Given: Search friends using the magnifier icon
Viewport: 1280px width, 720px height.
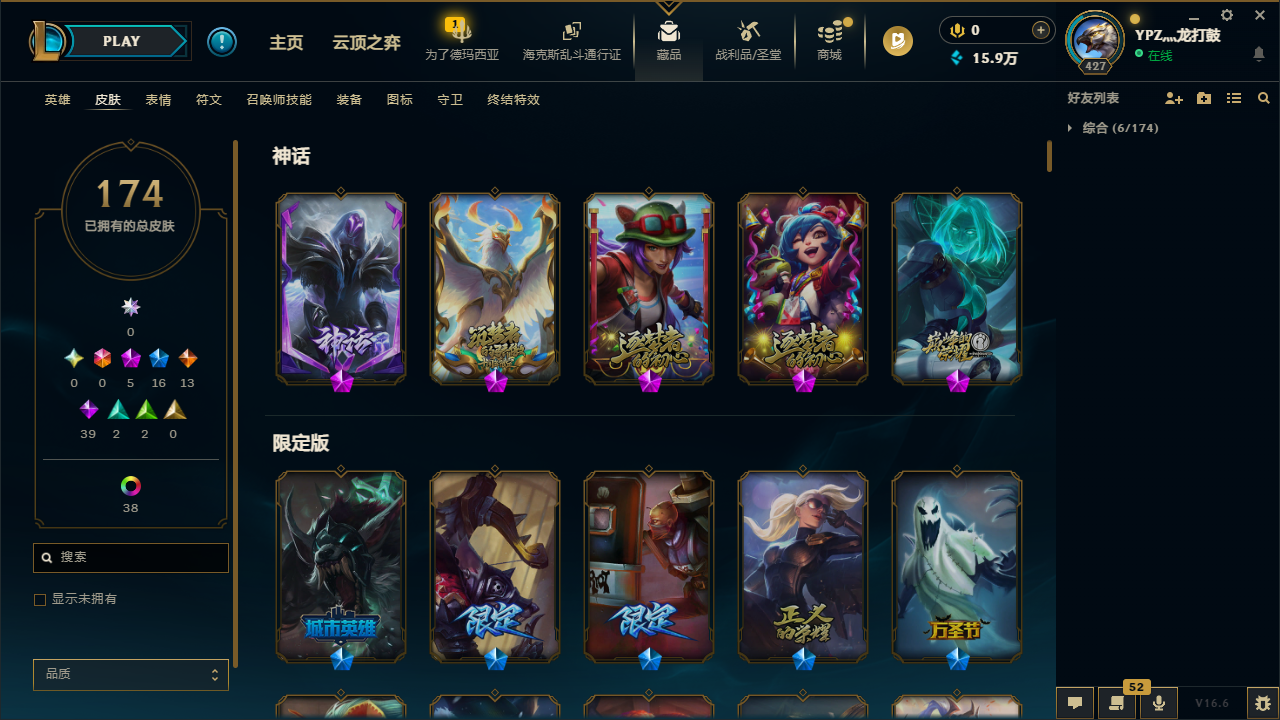Looking at the screenshot, I should click(1264, 98).
